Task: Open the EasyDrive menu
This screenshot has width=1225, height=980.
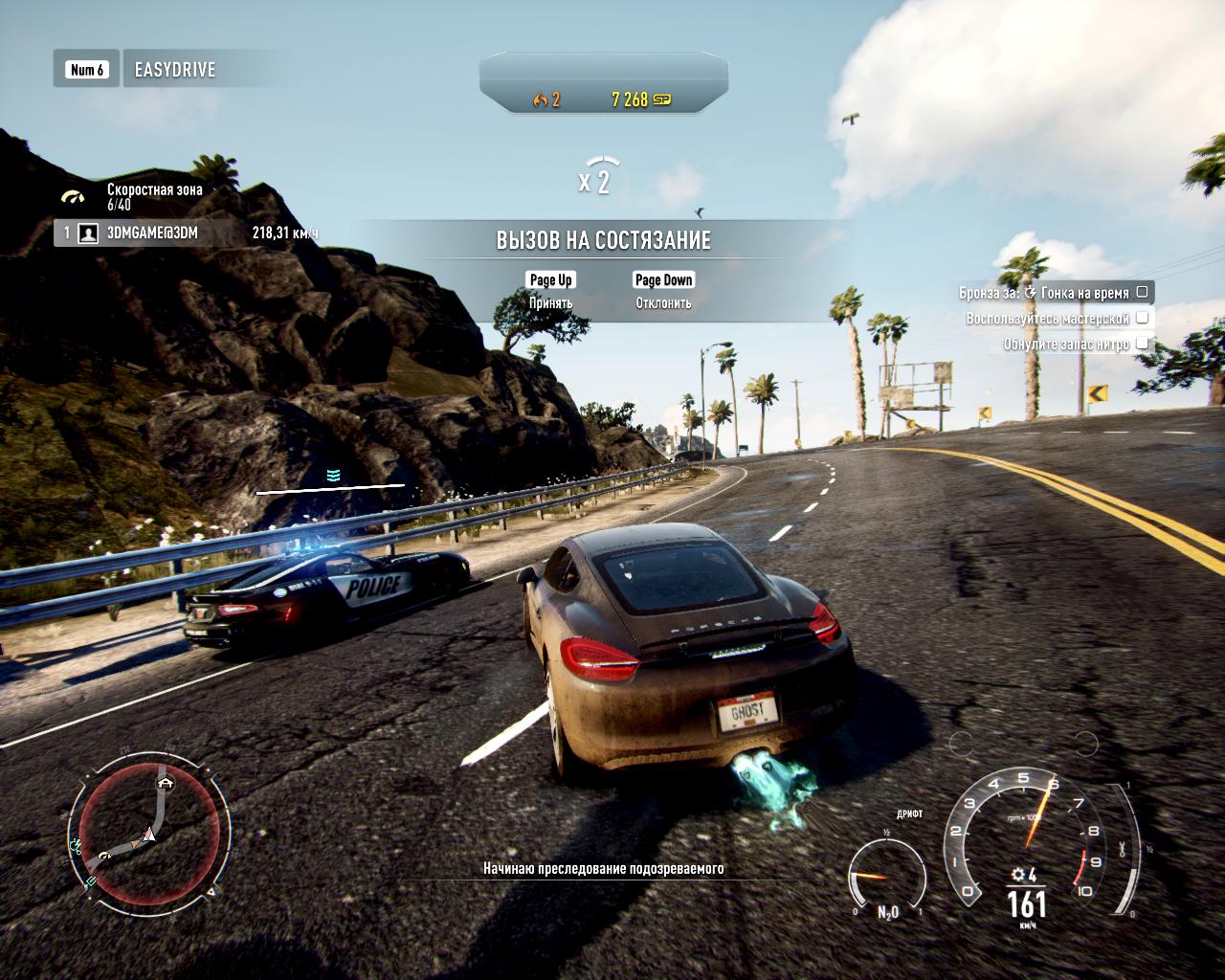Action: 174,70
